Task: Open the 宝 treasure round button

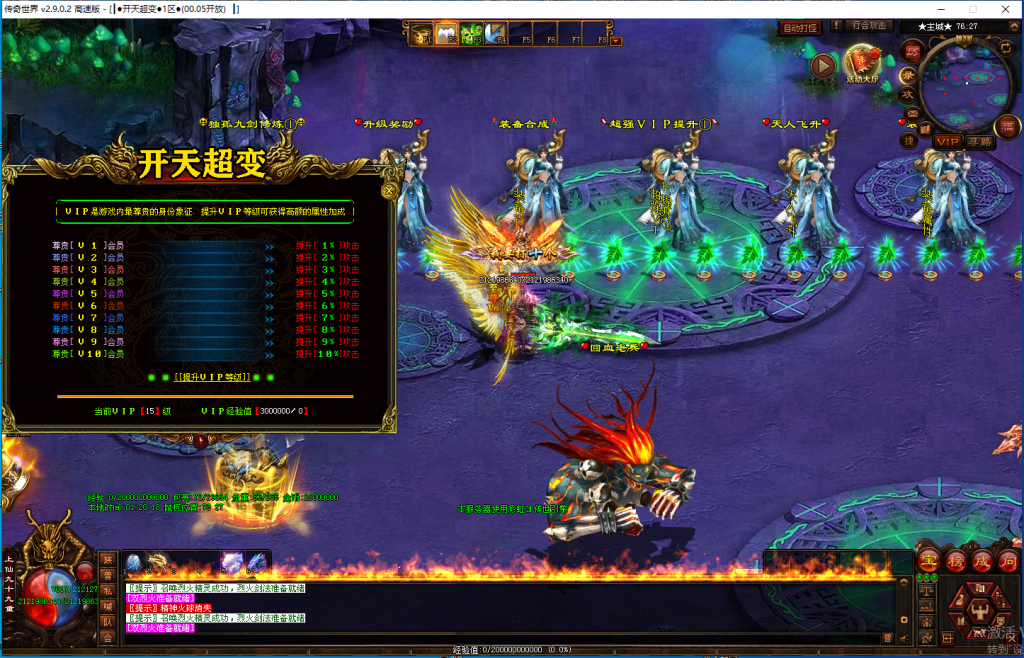Action: pos(928,560)
